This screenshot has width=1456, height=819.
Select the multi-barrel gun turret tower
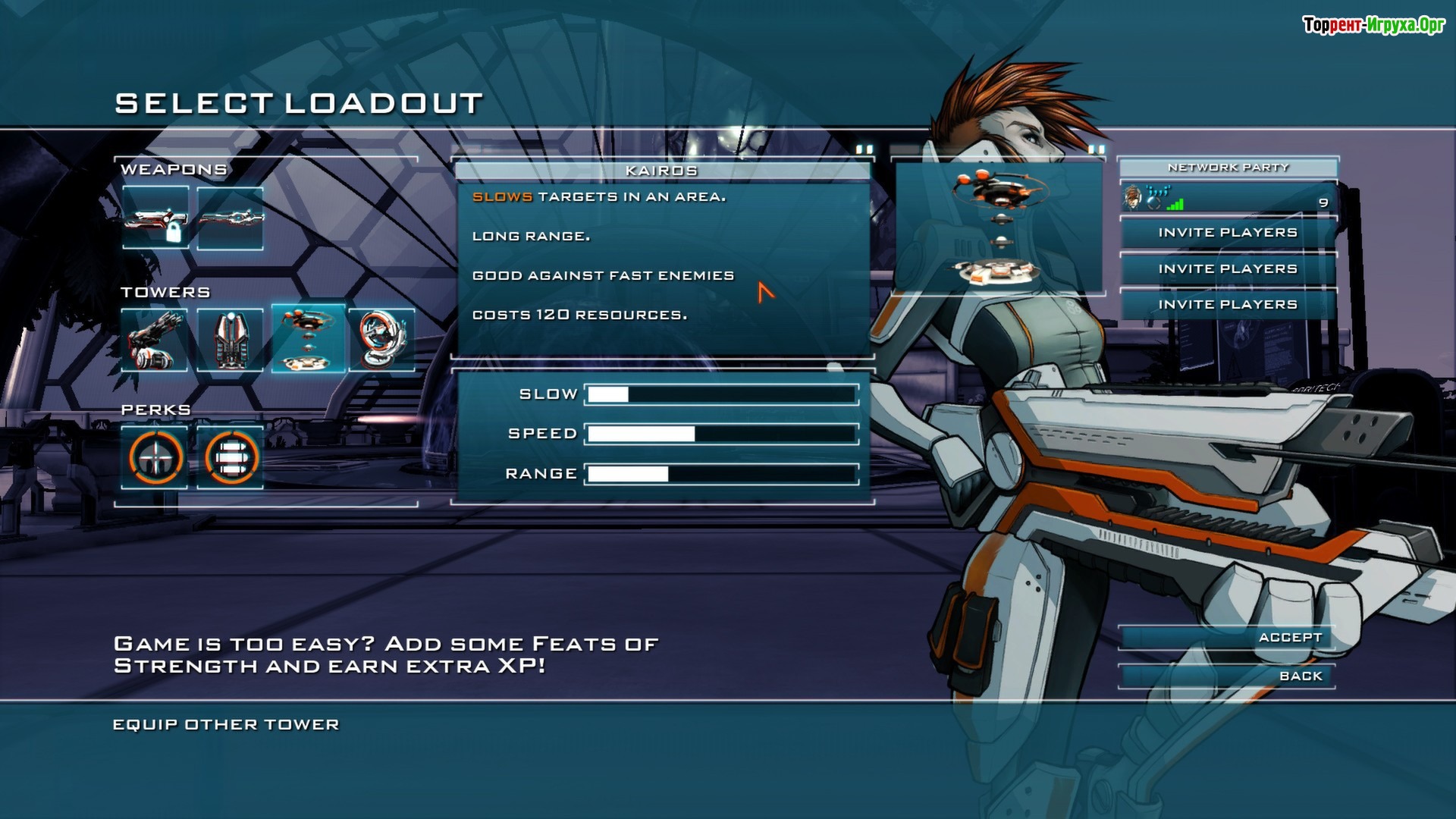click(155, 339)
